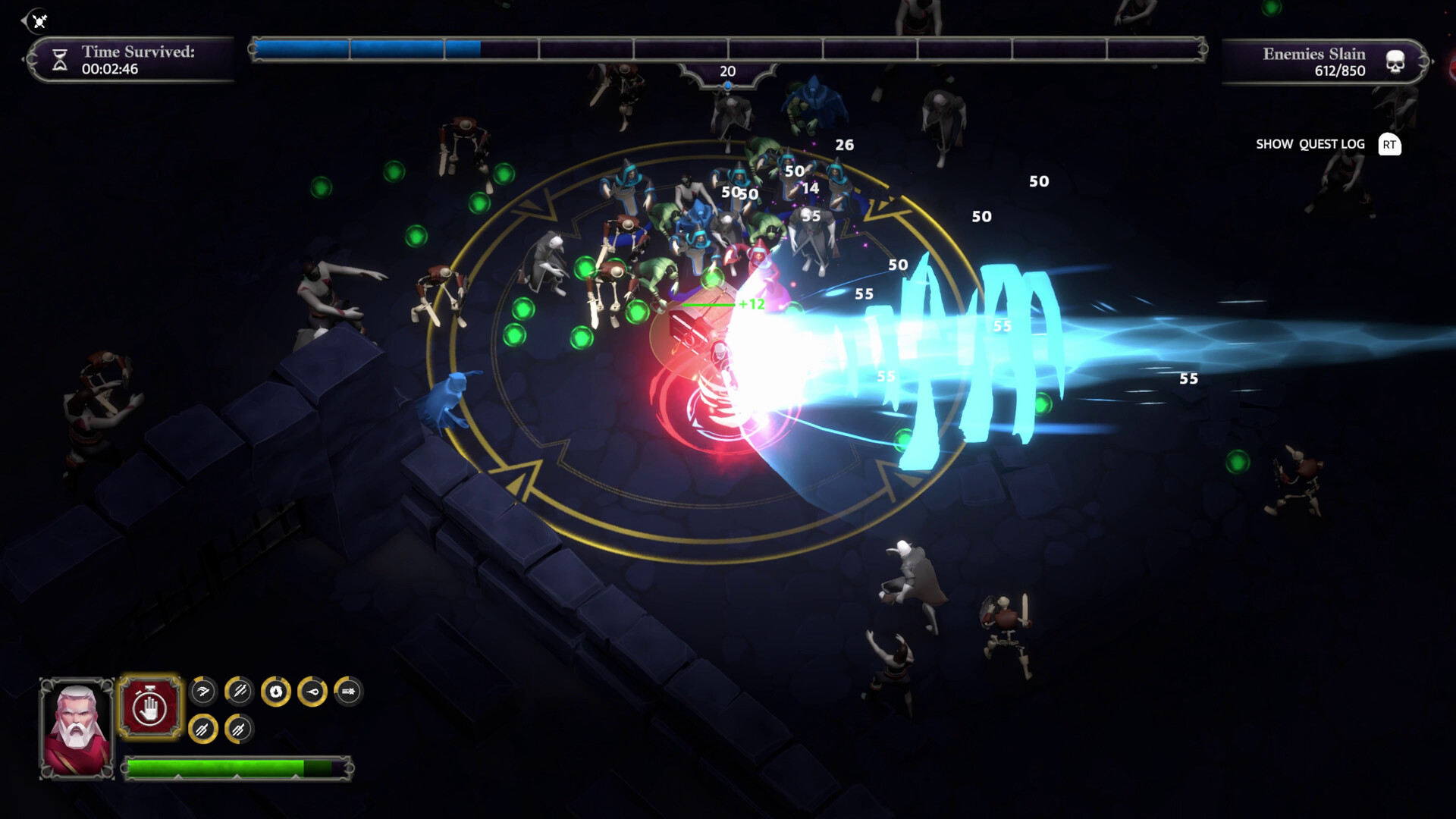Click the compass arrow icon in top-left corner

point(36,21)
